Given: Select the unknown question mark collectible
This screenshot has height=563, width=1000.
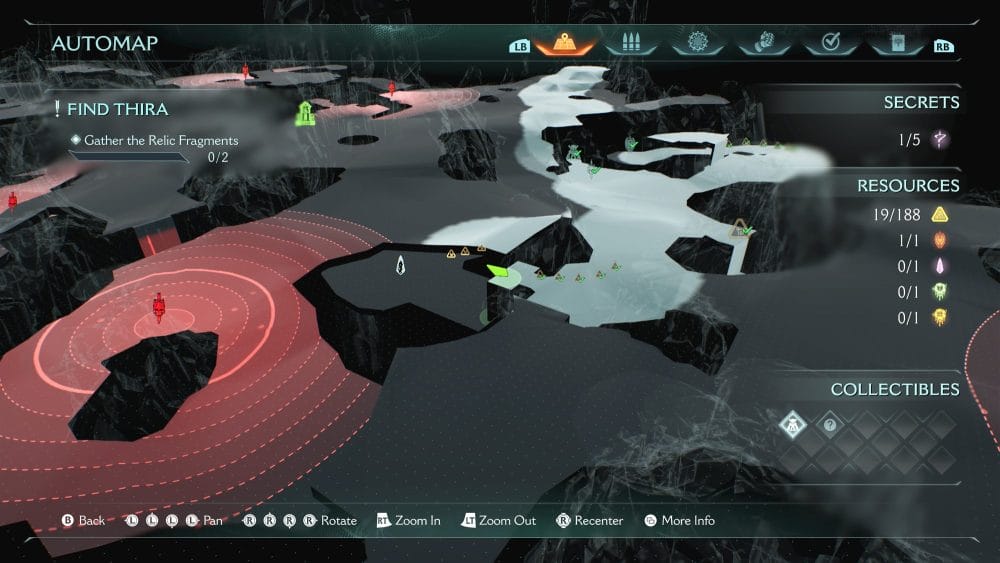Looking at the screenshot, I should tap(829, 424).
